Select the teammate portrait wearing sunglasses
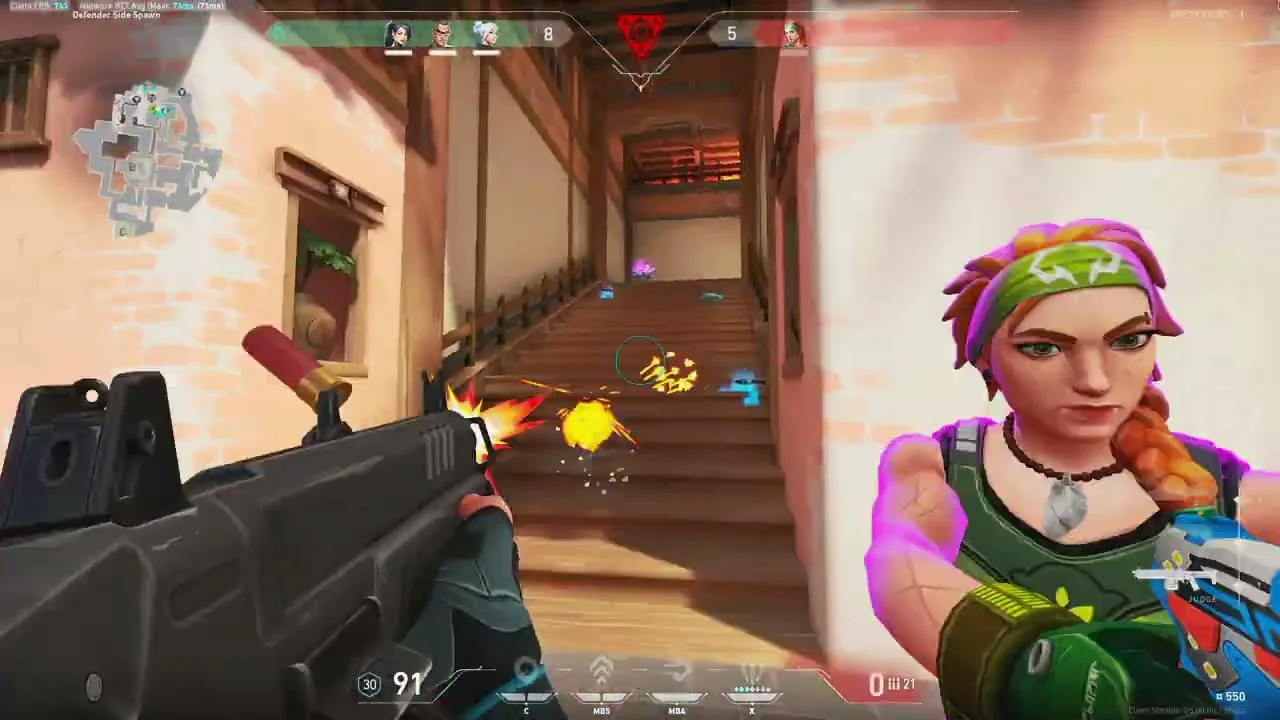This screenshot has width=1280, height=720. (x=442, y=34)
